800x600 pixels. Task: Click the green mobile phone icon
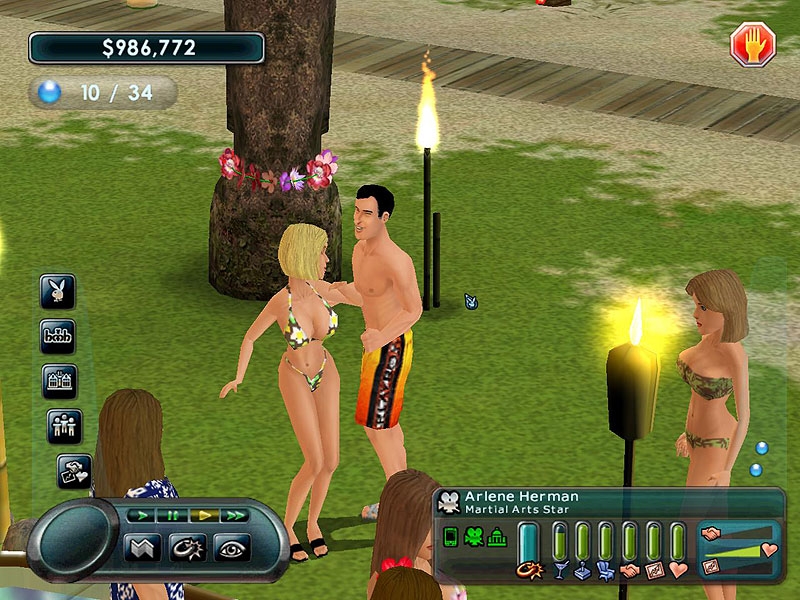[x=451, y=538]
